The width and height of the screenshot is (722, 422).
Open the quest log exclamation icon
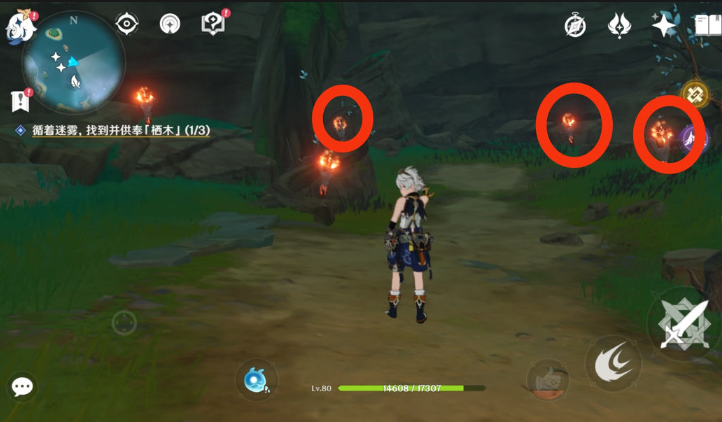pos(20,100)
